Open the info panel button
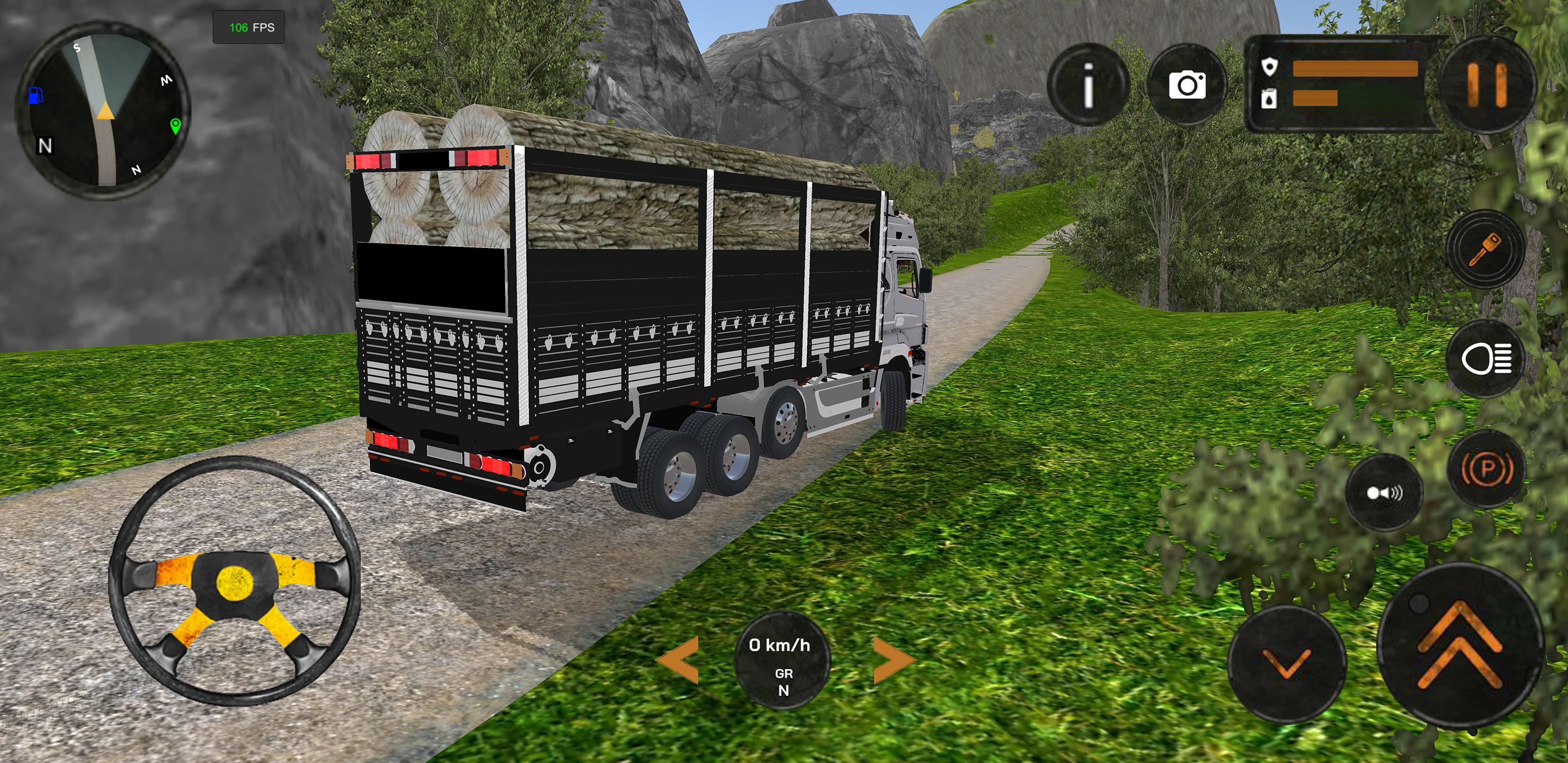Screen dimensions: 1568x763 1088,85
